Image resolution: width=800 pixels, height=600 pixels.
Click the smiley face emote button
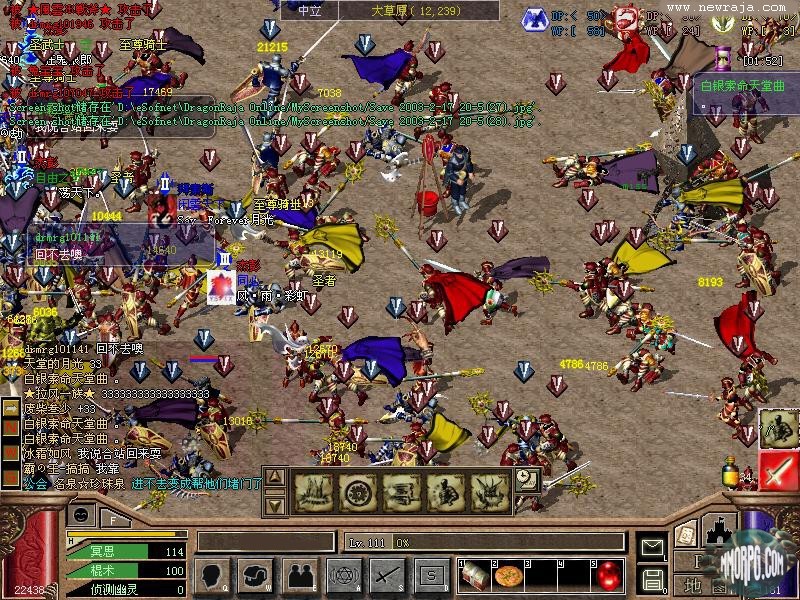coord(82,516)
